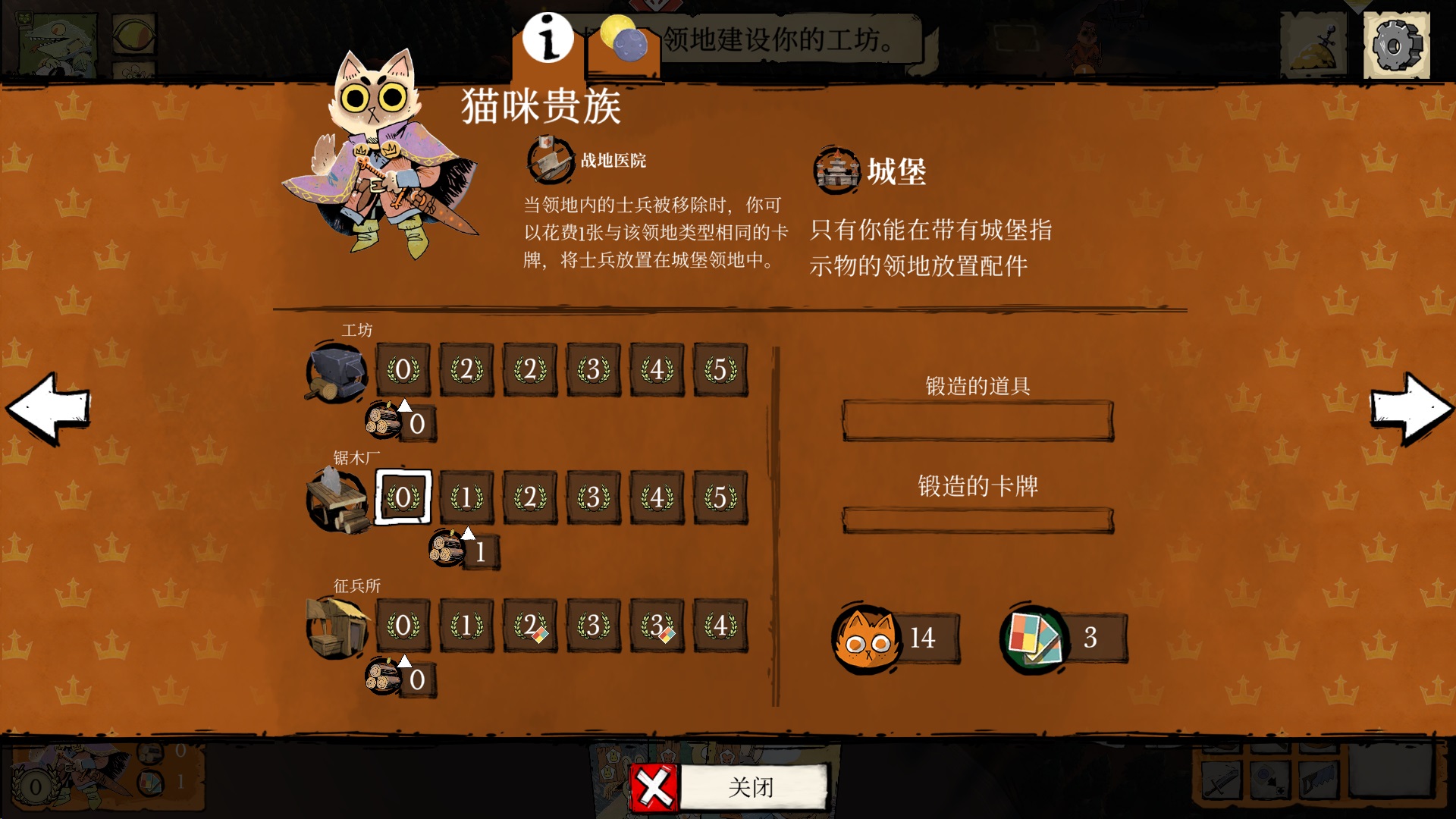Toggle the selected level 0 sawmill slot
This screenshot has width=1456, height=819.
(x=403, y=498)
